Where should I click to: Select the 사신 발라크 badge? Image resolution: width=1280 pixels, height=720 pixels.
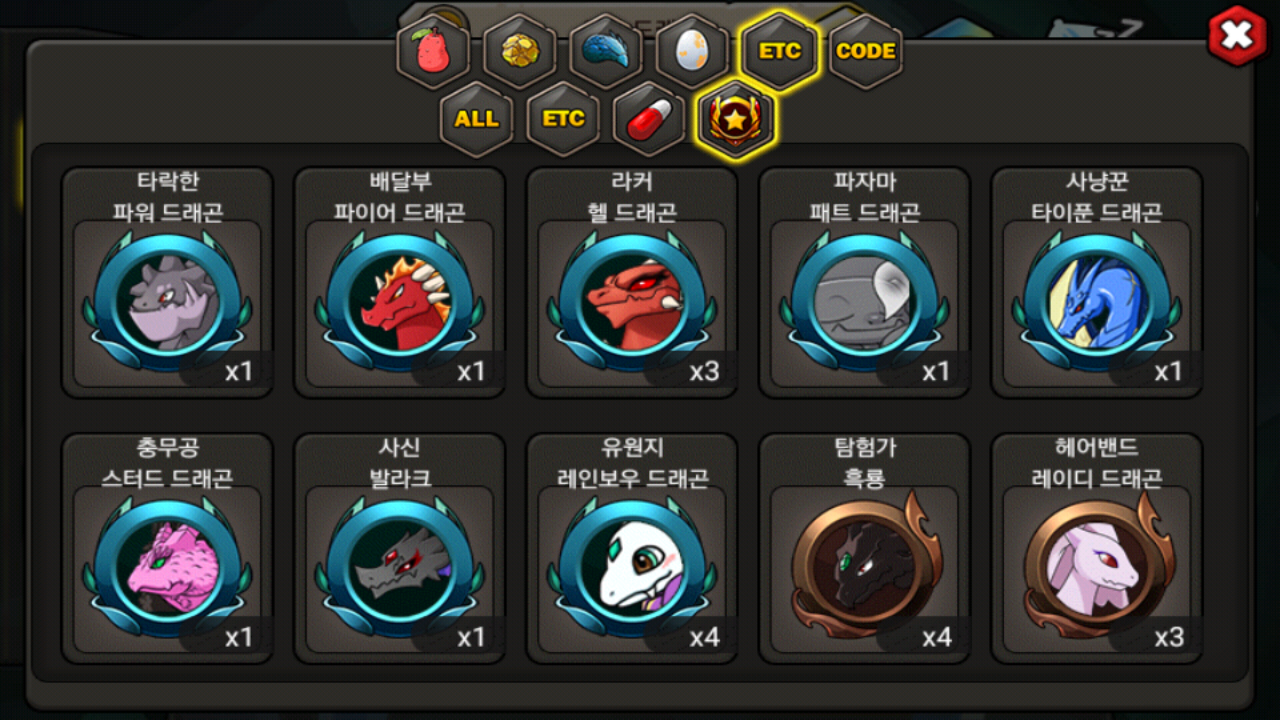tap(399, 566)
